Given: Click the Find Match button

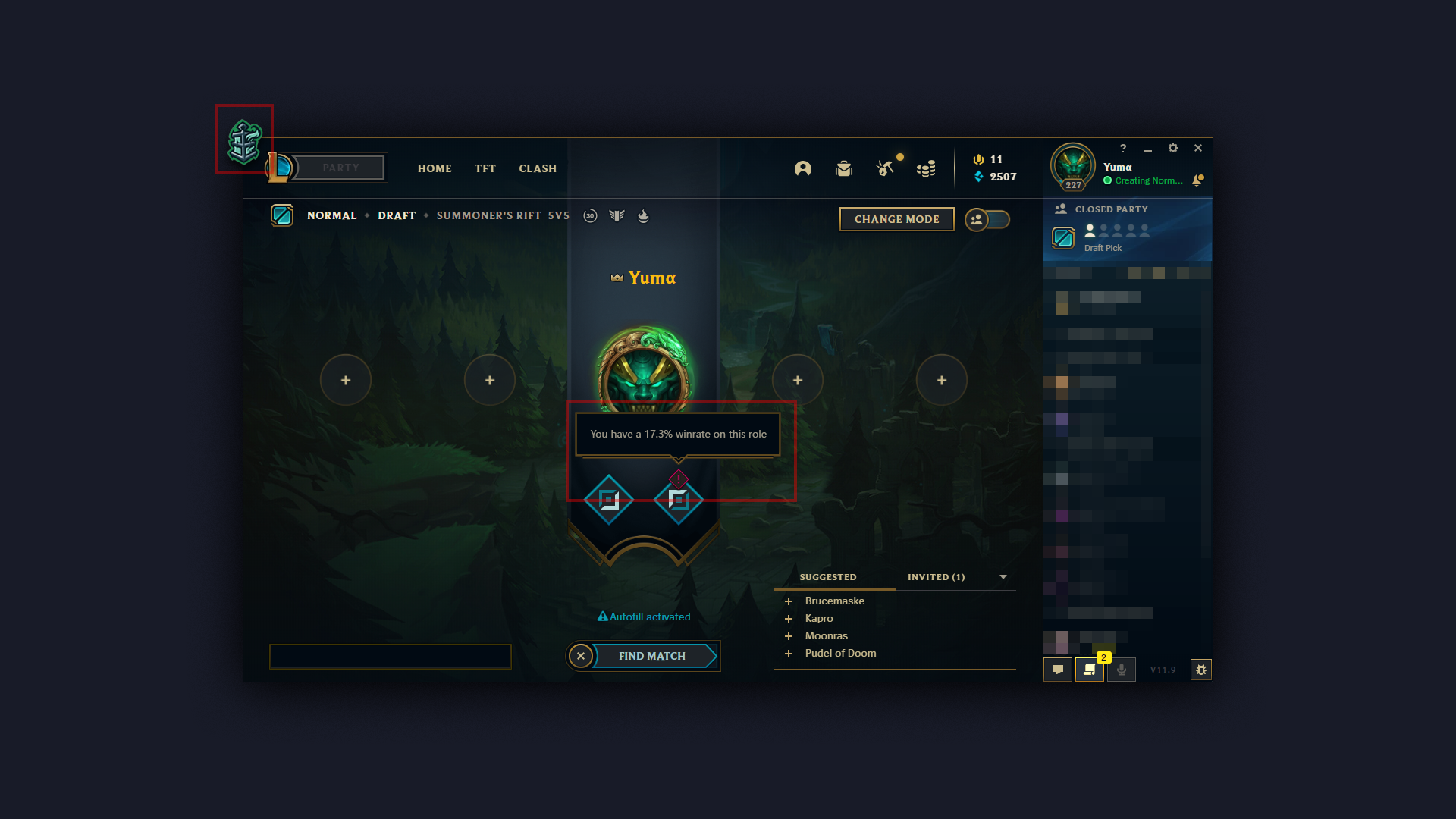Looking at the screenshot, I should coord(652,656).
